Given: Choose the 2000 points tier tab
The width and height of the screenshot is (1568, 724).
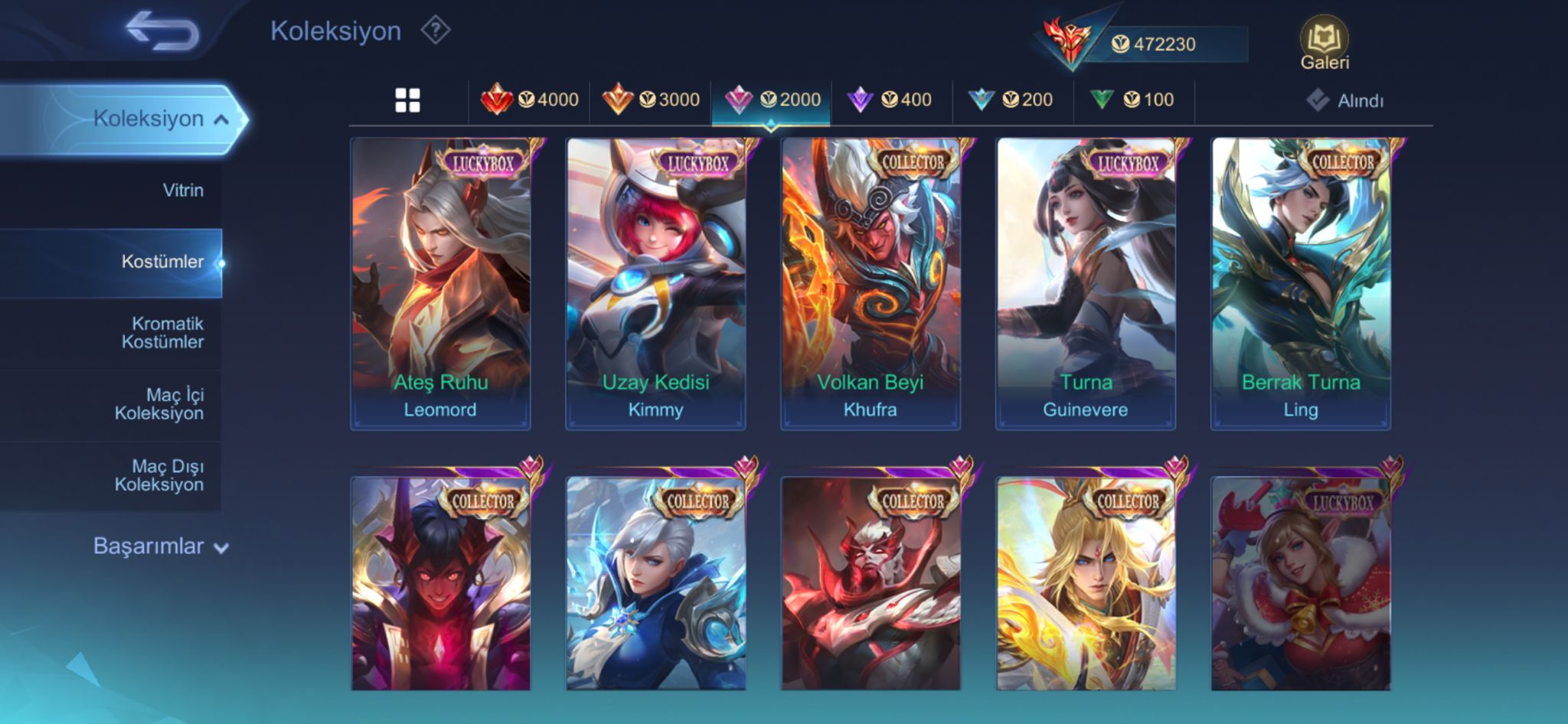Looking at the screenshot, I should point(772,100).
